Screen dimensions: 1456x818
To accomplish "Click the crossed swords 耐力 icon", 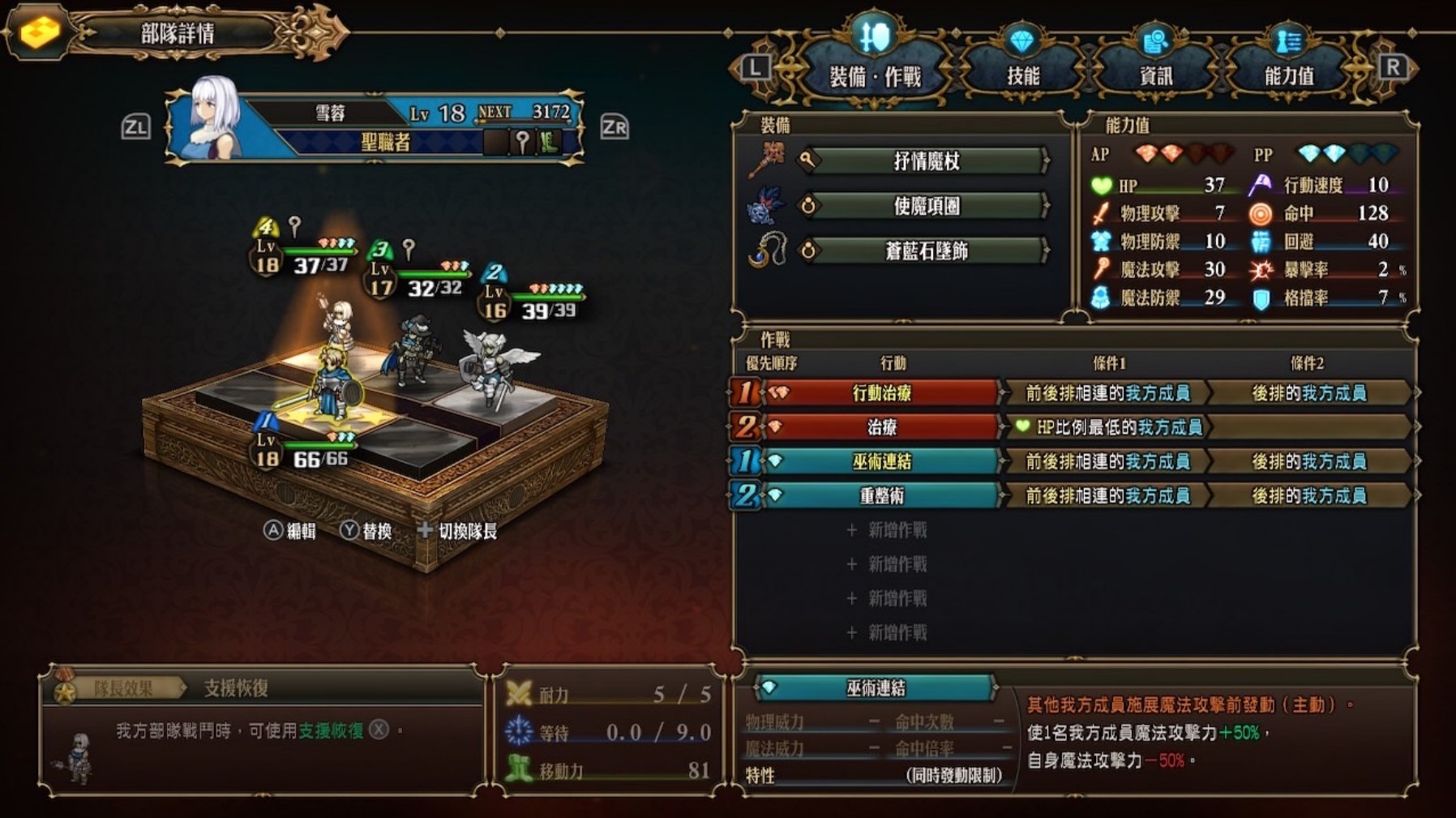I will 519,694.
